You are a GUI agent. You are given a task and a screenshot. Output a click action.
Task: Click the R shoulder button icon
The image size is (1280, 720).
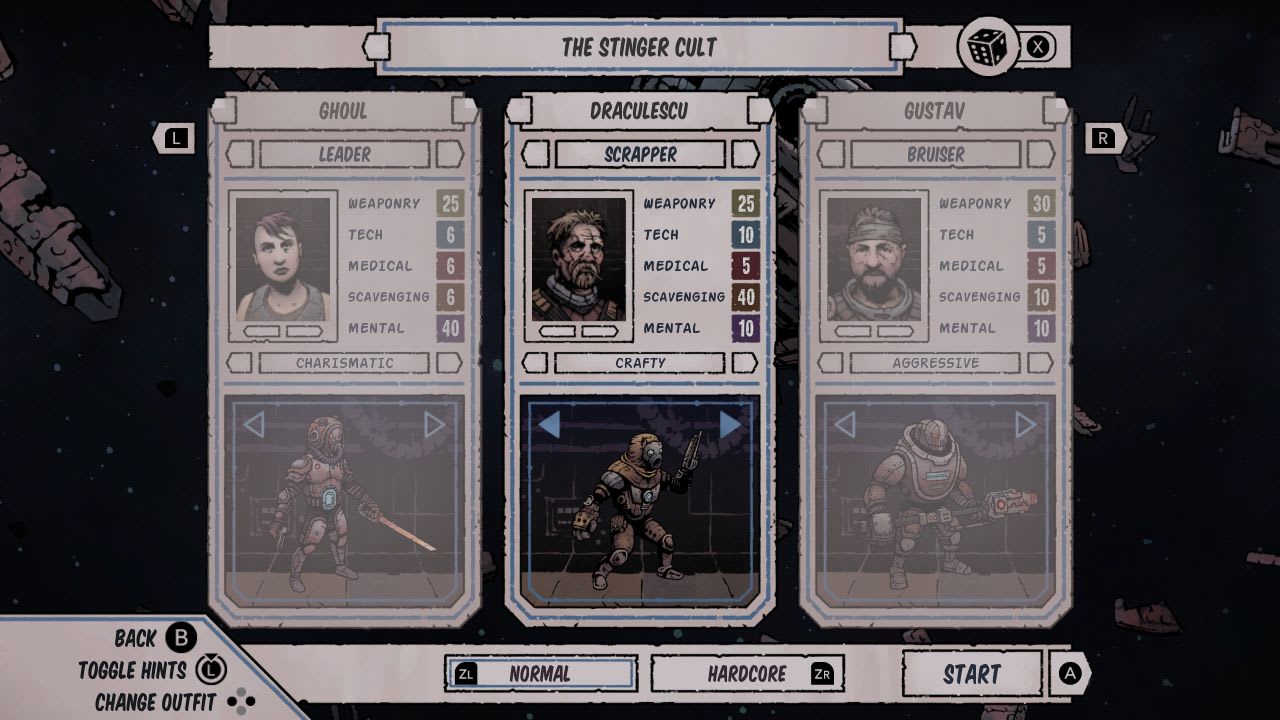1104,138
